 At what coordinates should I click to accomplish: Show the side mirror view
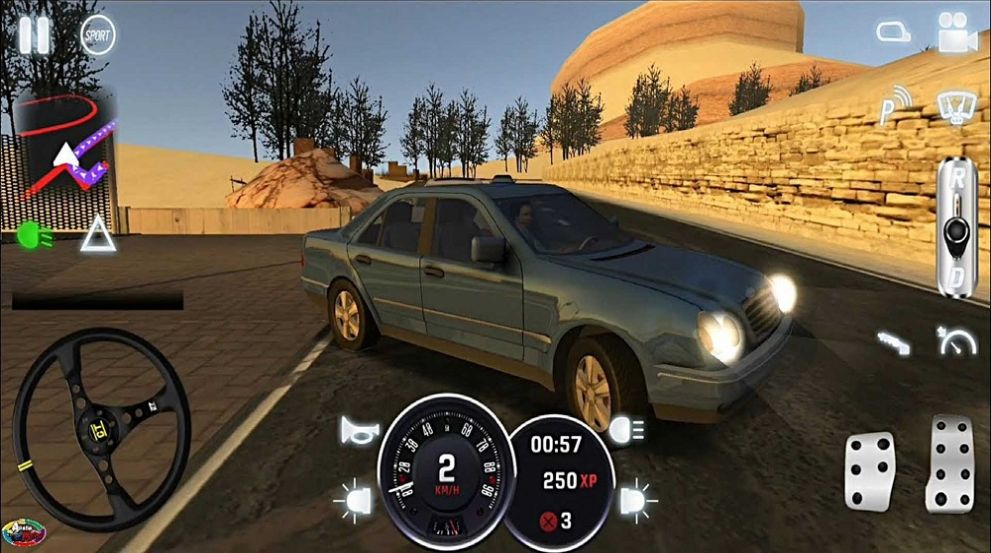[894, 32]
